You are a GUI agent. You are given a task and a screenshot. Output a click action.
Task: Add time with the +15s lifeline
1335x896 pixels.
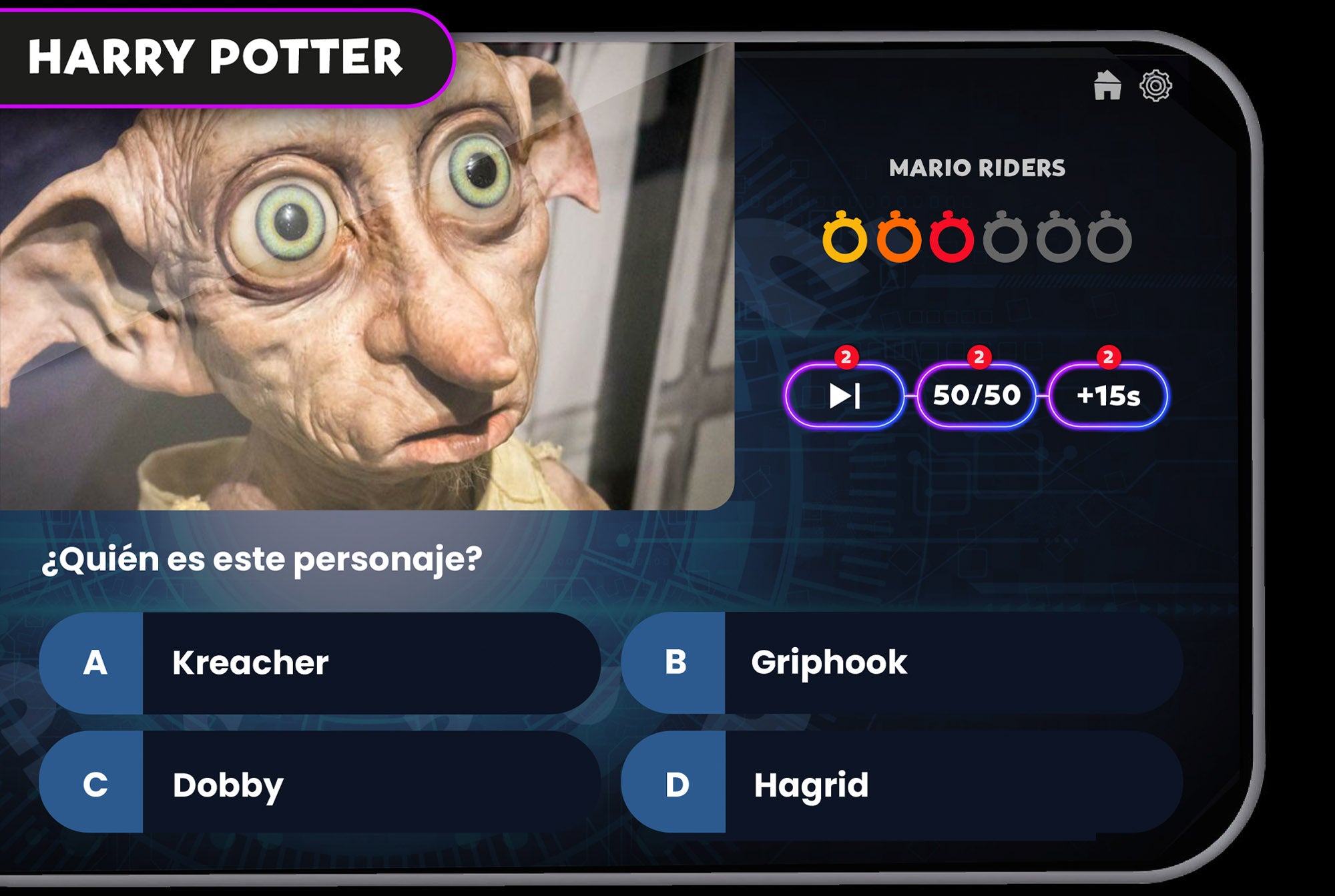coord(1108,396)
